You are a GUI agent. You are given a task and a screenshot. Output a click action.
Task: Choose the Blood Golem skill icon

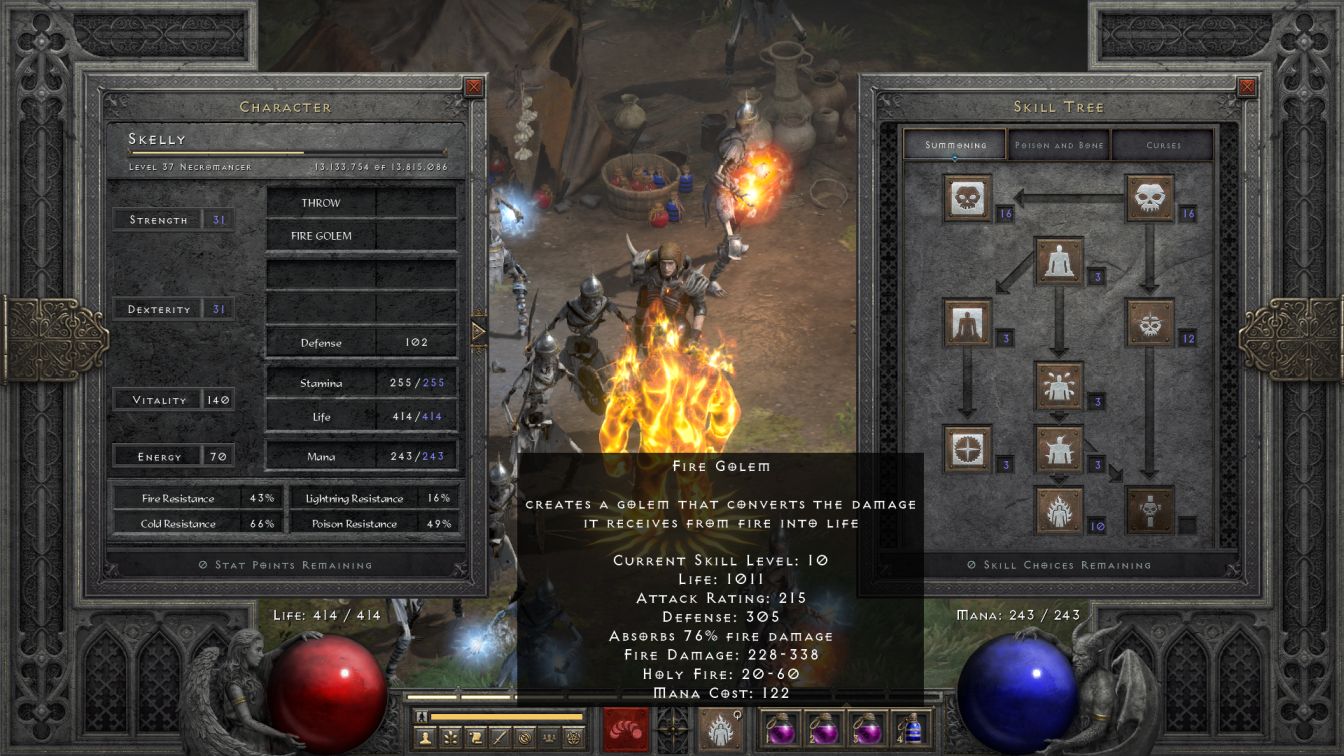tap(1059, 386)
